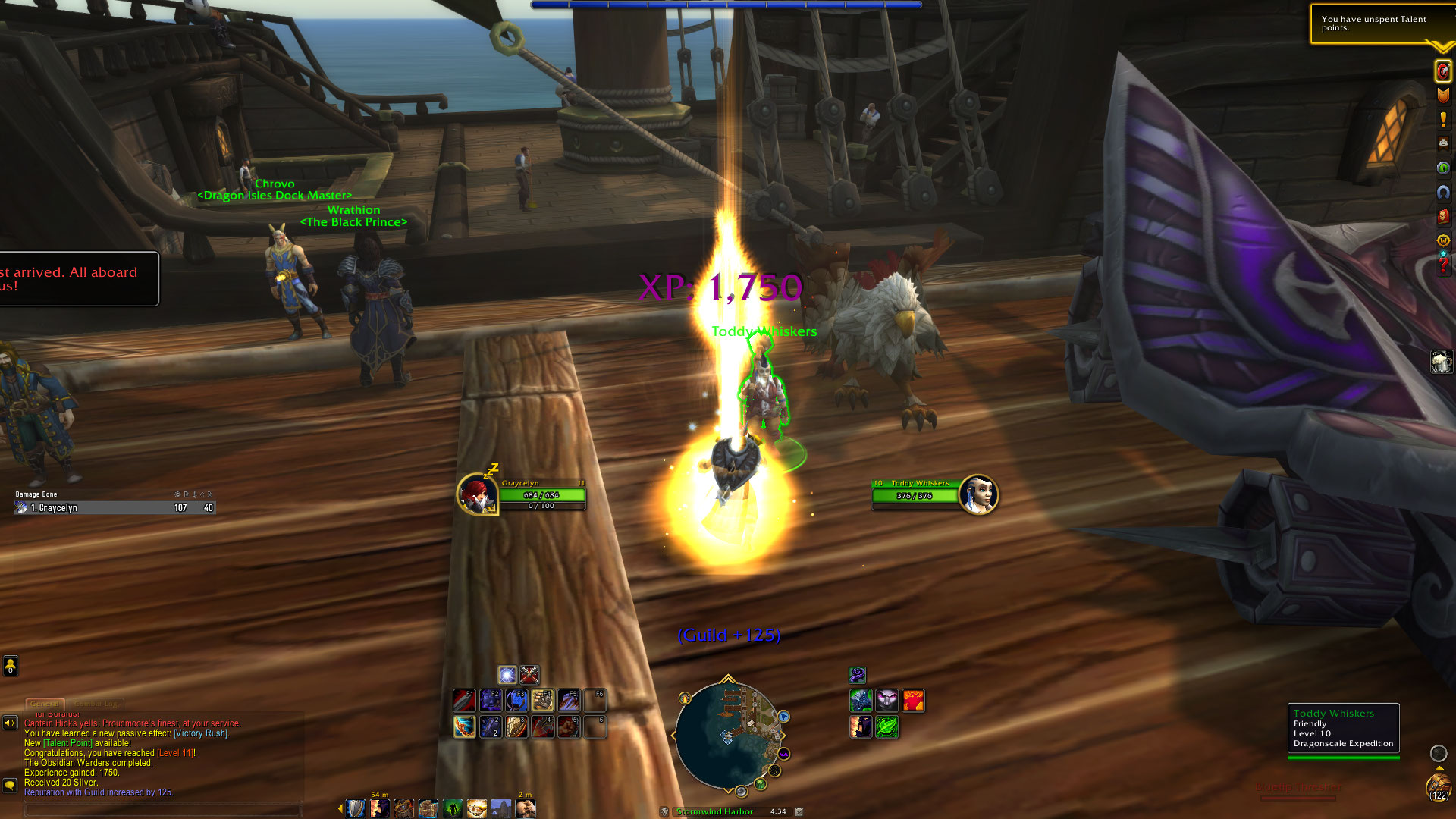Activate the F1 red sword ability
Image resolution: width=1456 pixels, height=819 pixels.
click(x=464, y=700)
